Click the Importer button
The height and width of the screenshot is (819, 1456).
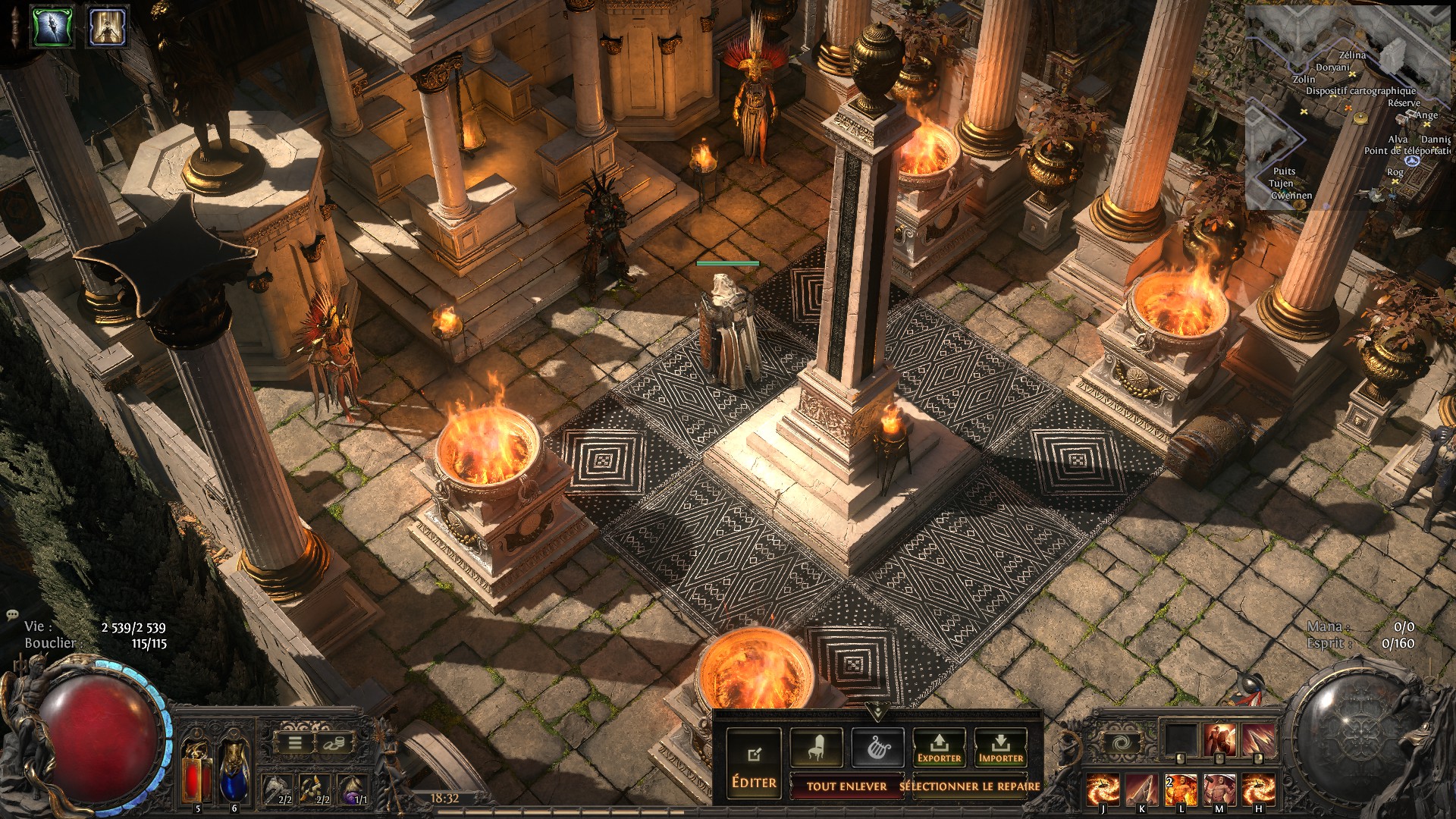click(x=1000, y=748)
